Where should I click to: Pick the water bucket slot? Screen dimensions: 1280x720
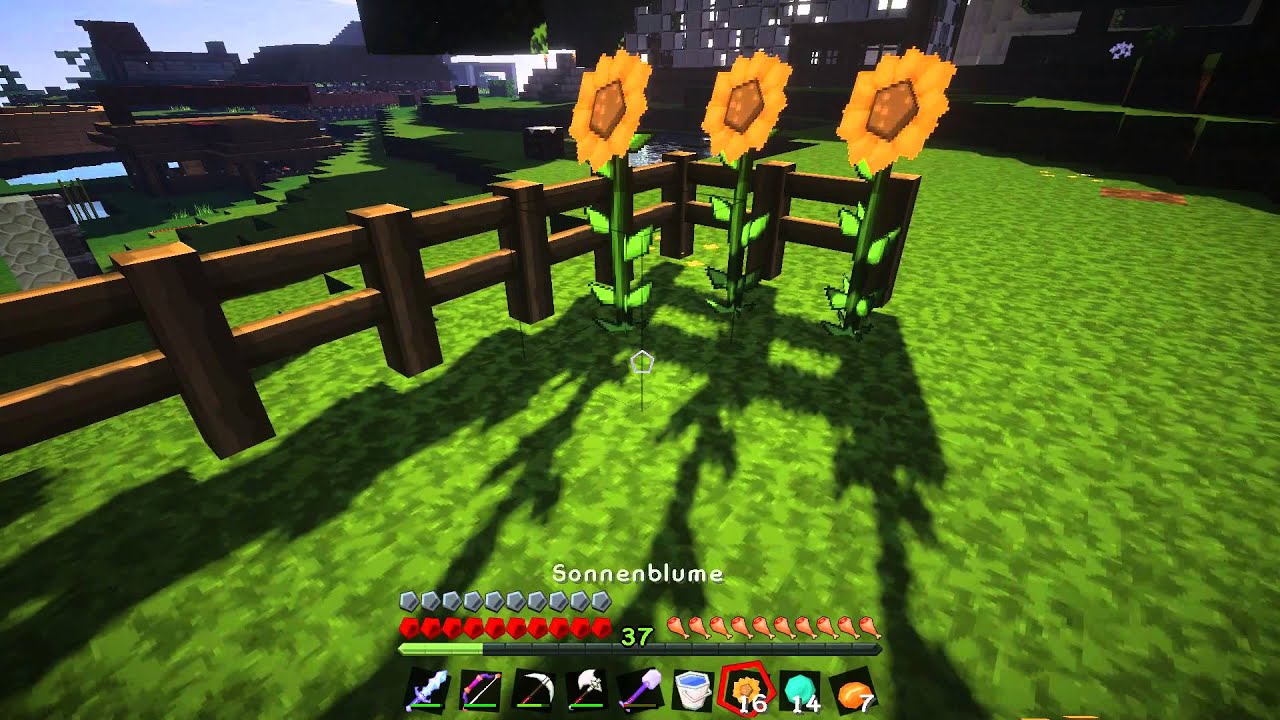click(x=693, y=690)
